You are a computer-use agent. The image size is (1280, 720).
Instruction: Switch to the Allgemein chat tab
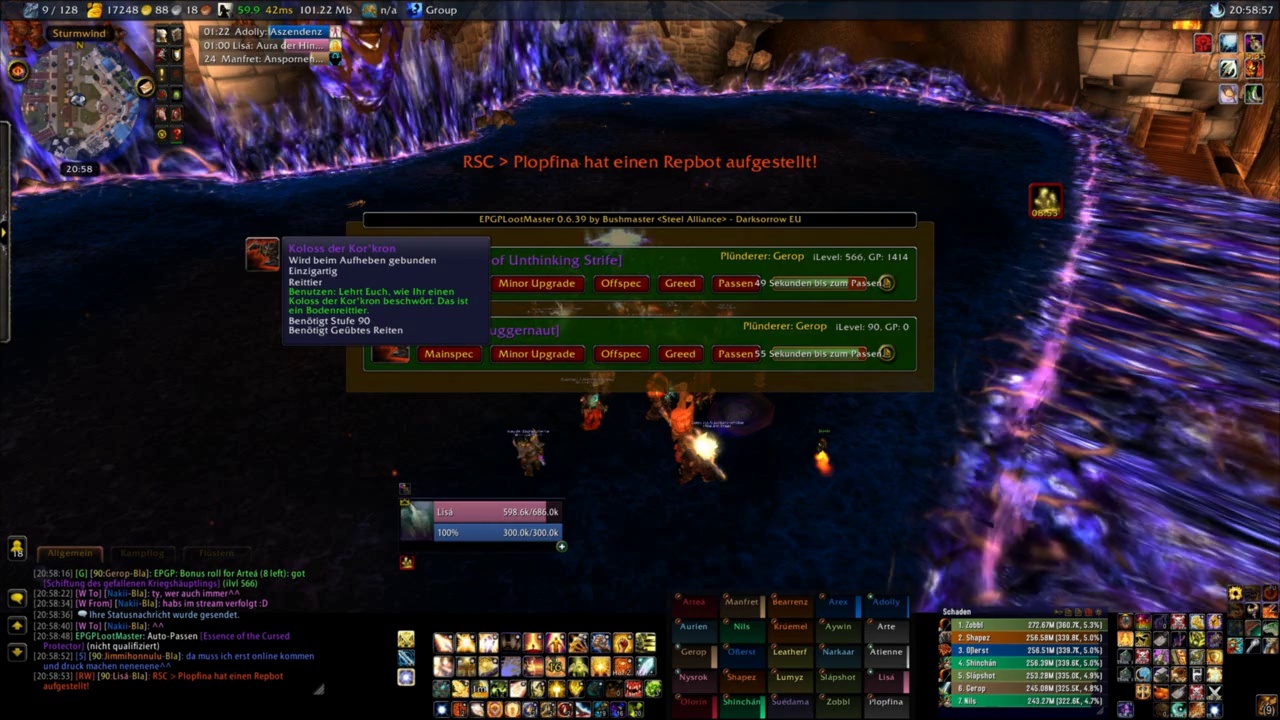tap(70, 553)
